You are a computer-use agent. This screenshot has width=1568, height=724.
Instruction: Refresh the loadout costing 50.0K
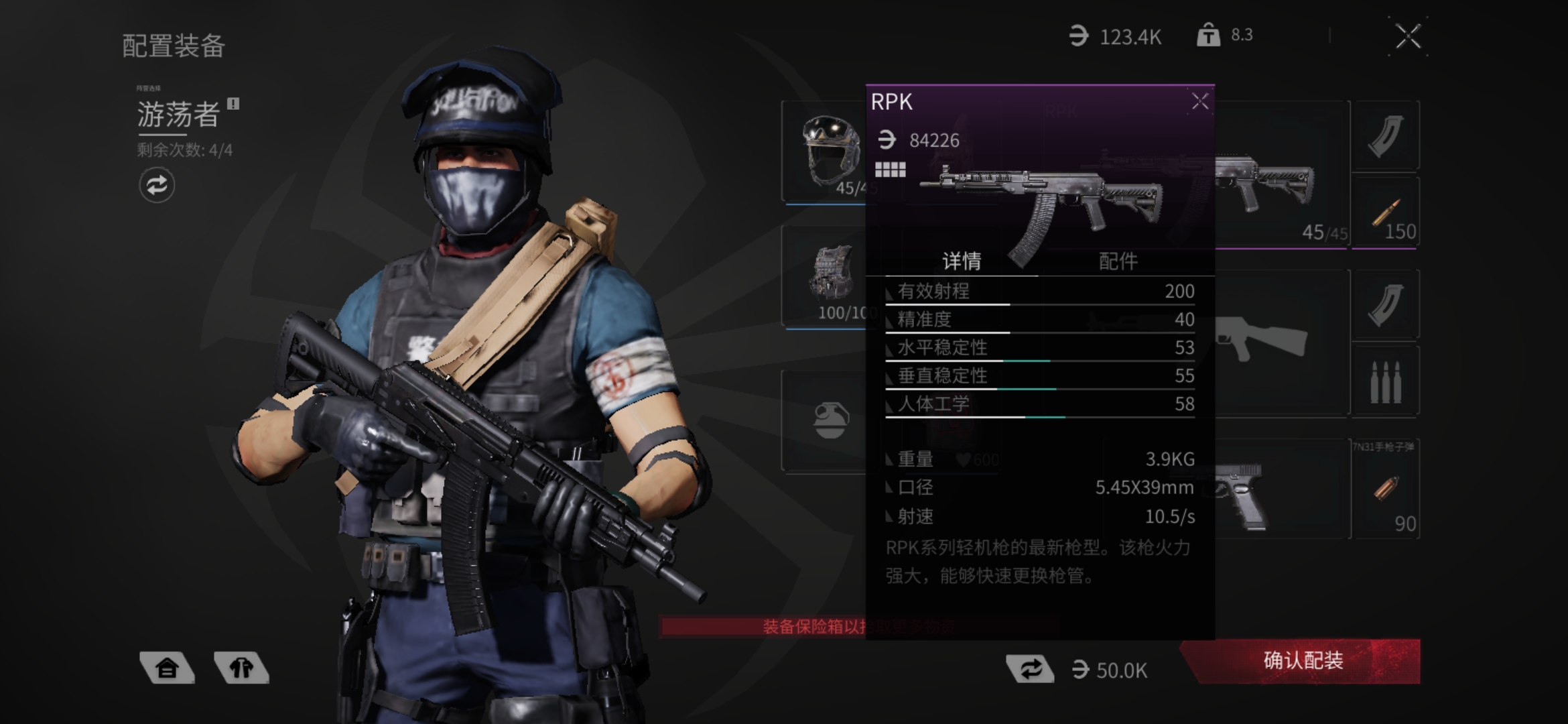(1031, 669)
